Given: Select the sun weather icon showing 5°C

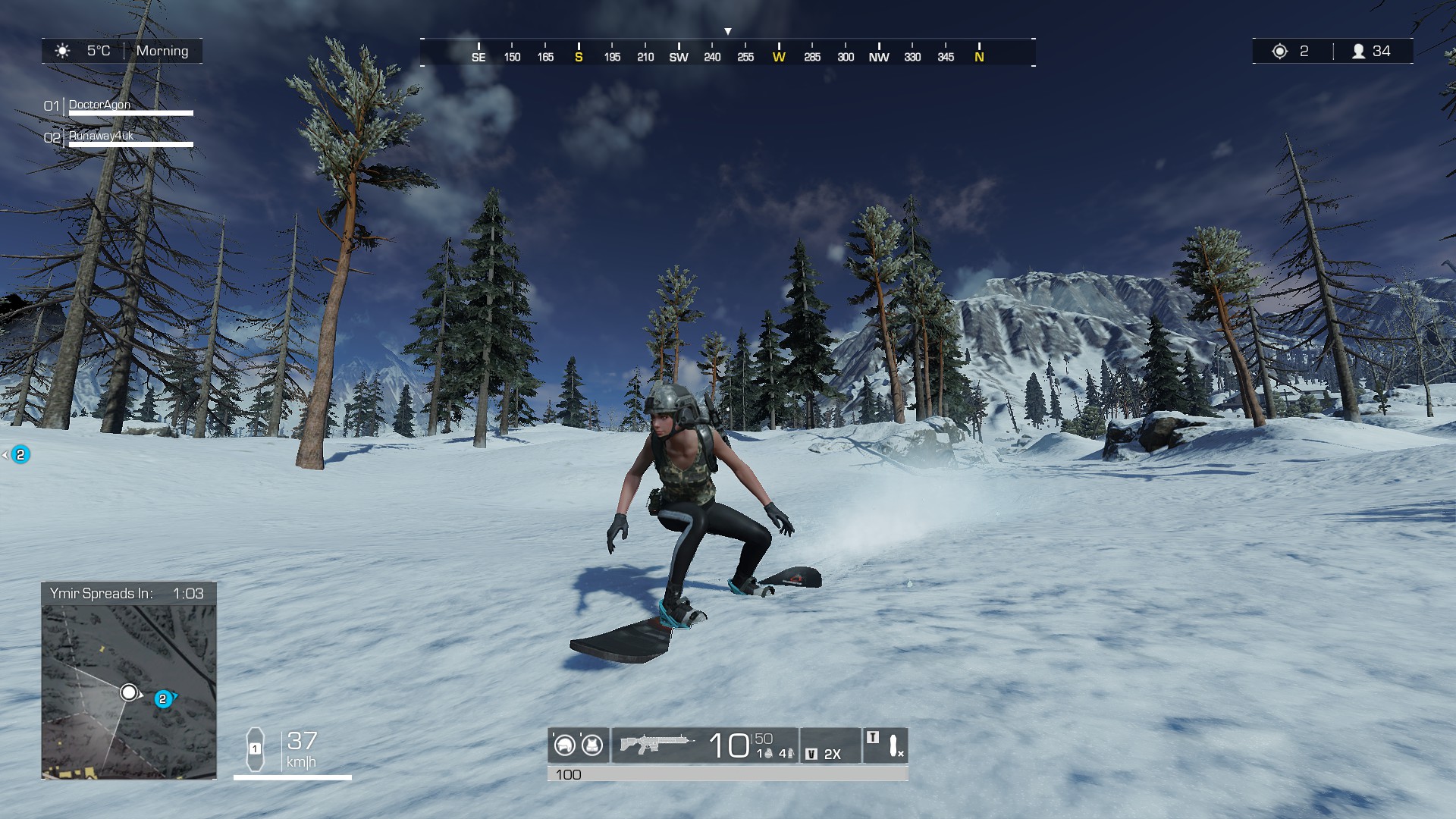Looking at the screenshot, I should point(62,51).
